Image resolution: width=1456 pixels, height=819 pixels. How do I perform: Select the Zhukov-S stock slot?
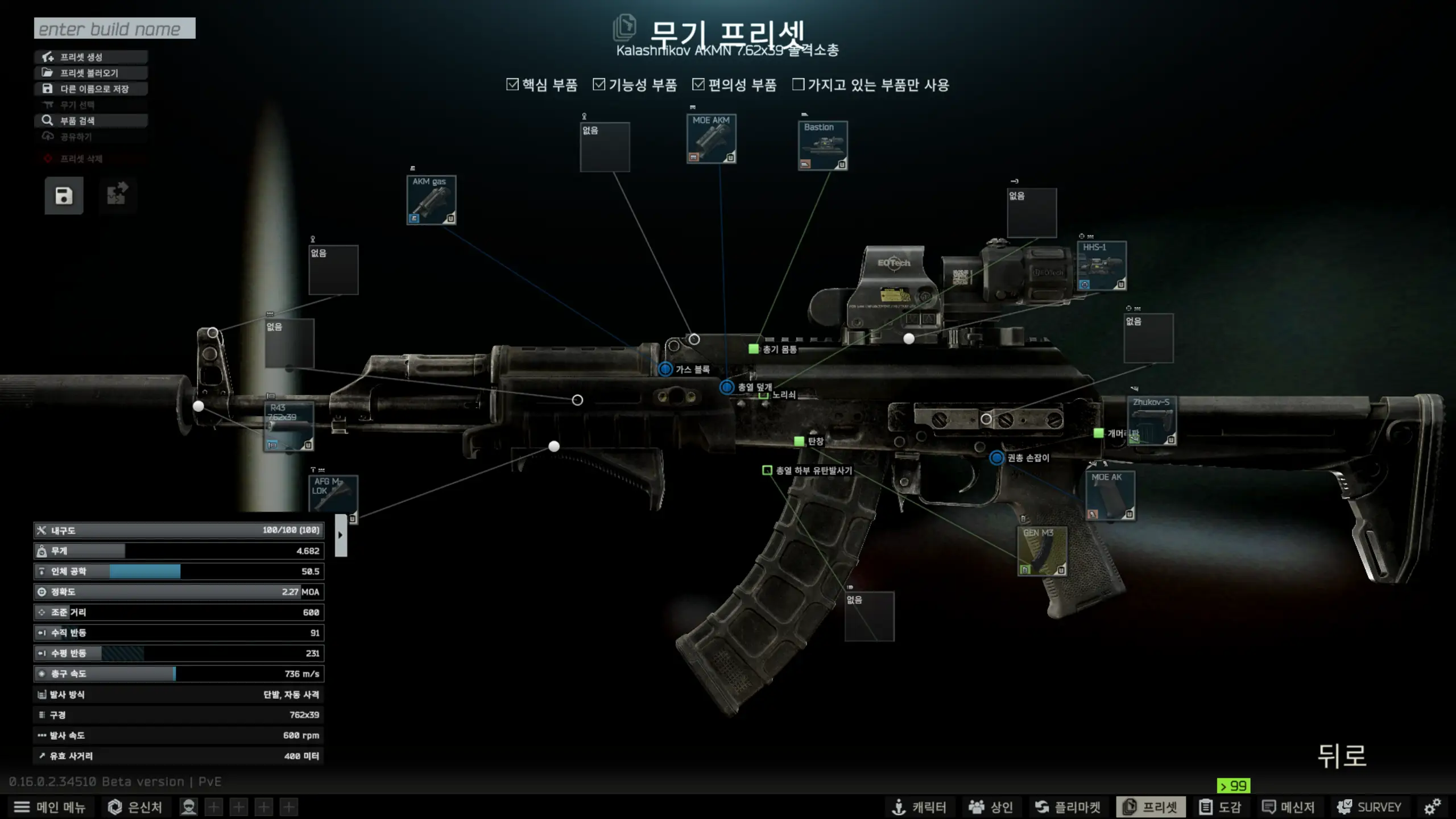point(1152,420)
